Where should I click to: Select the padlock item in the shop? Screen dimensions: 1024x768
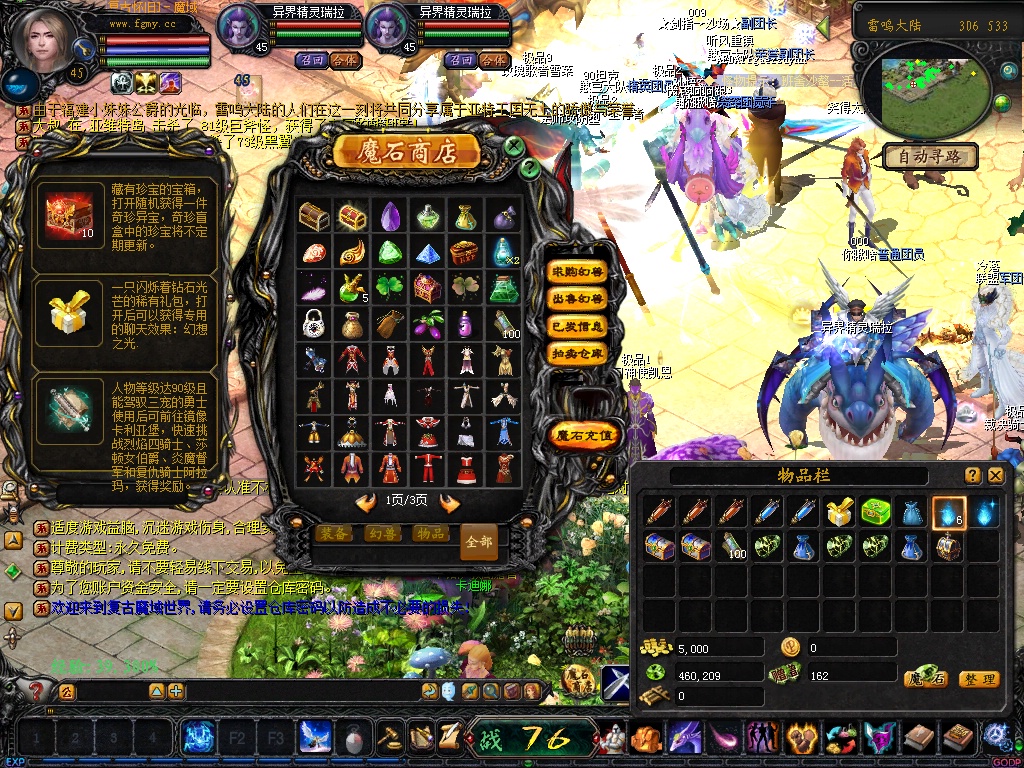click(x=313, y=323)
